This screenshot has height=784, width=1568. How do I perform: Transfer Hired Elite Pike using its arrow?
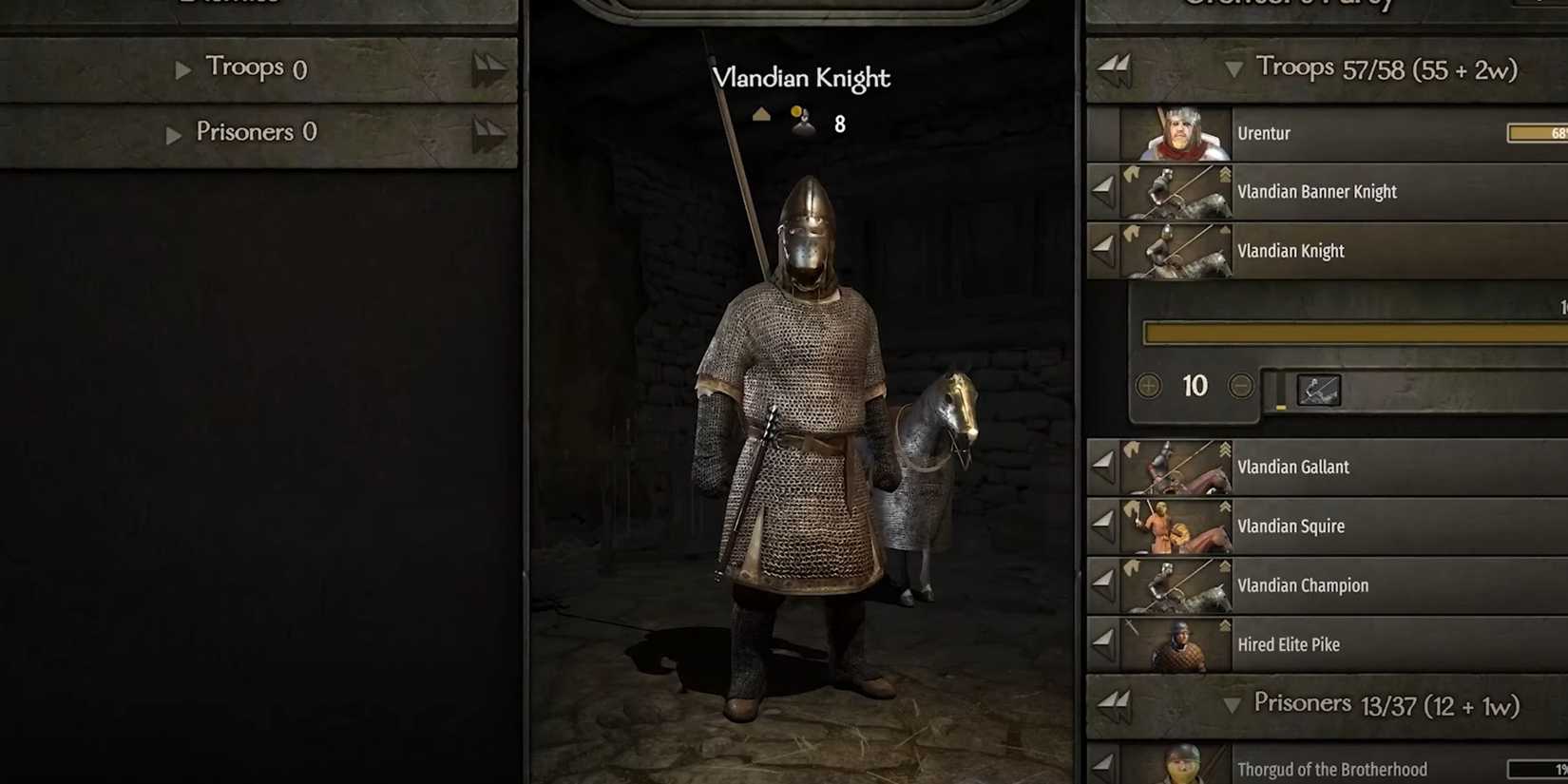pos(1102,643)
